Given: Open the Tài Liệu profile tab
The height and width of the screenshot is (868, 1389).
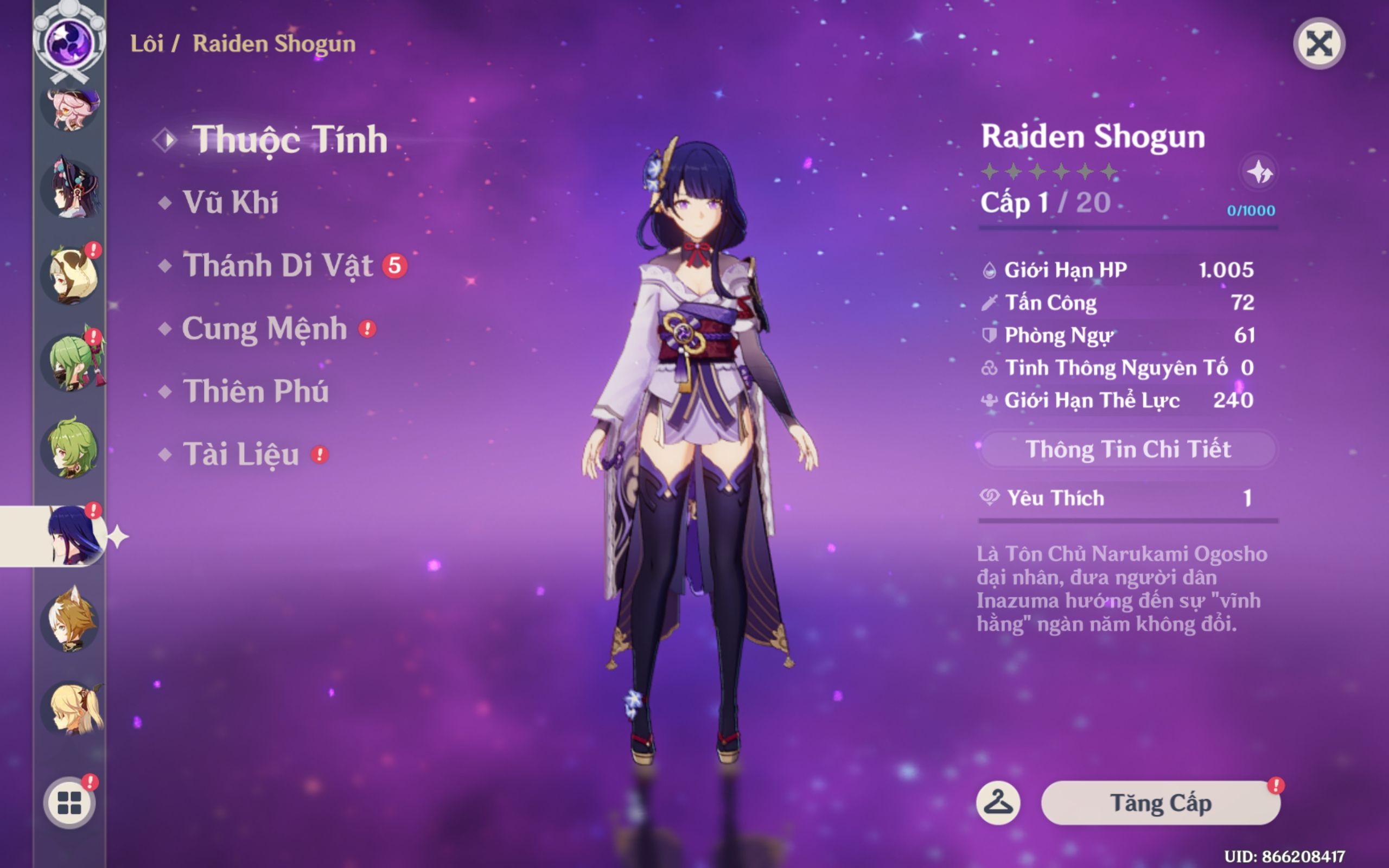Looking at the screenshot, I should point(240,455).
